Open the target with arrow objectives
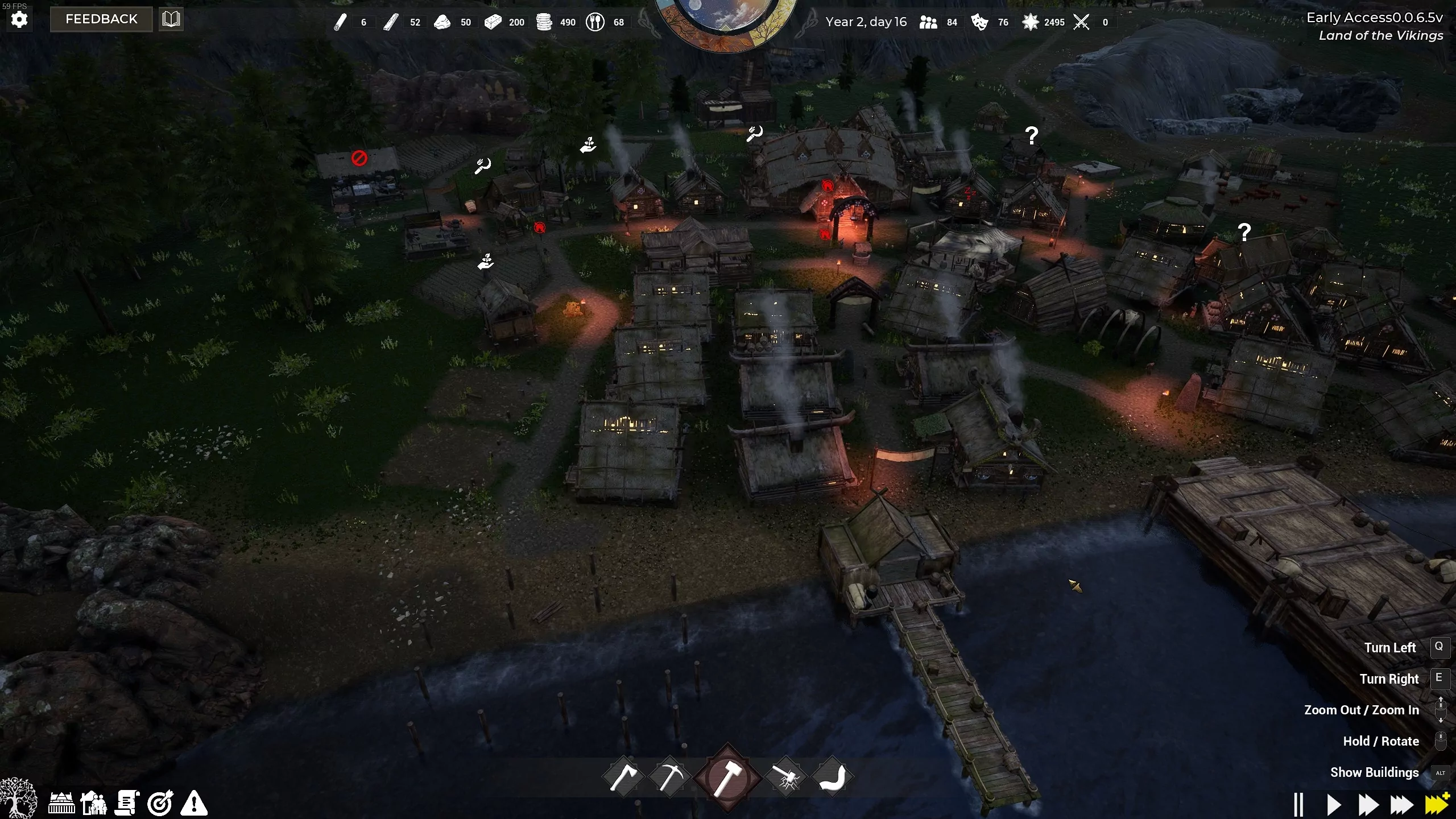The height and width of the screenshot is (819, 1456). (160, 803)
